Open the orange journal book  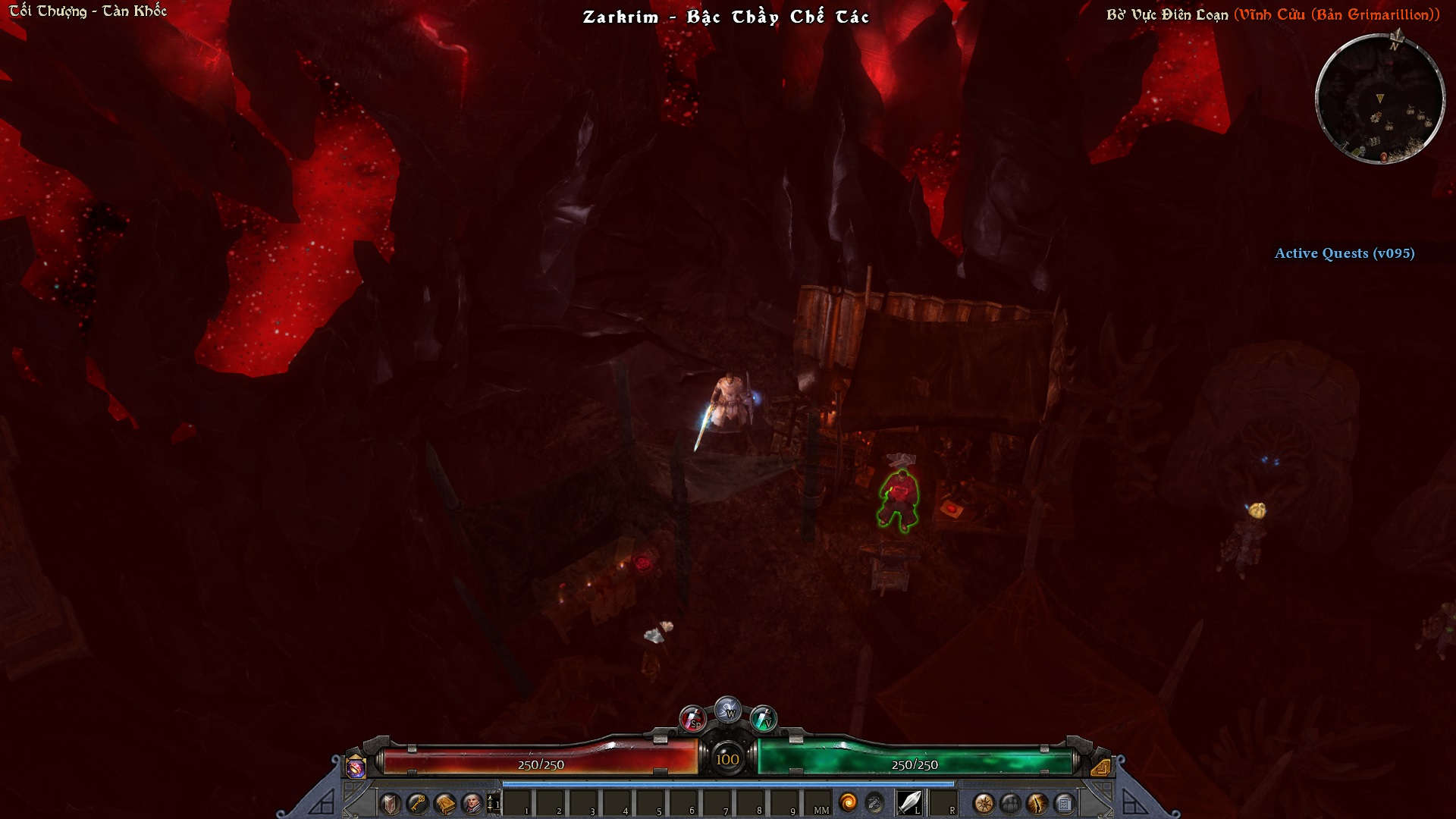click(444, 803)
